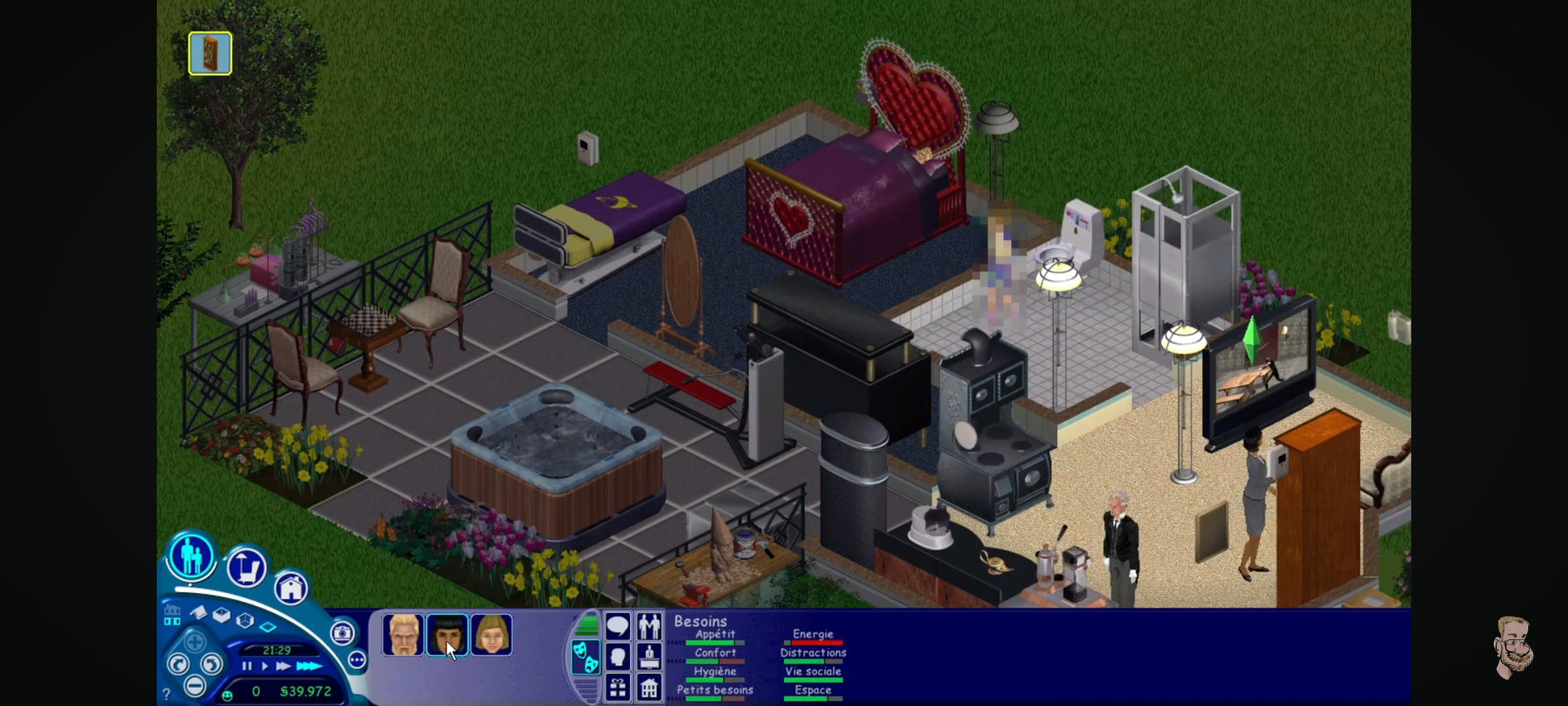Open the gift box inventory panel
The image size is (1568, 706).
point(618,687)
